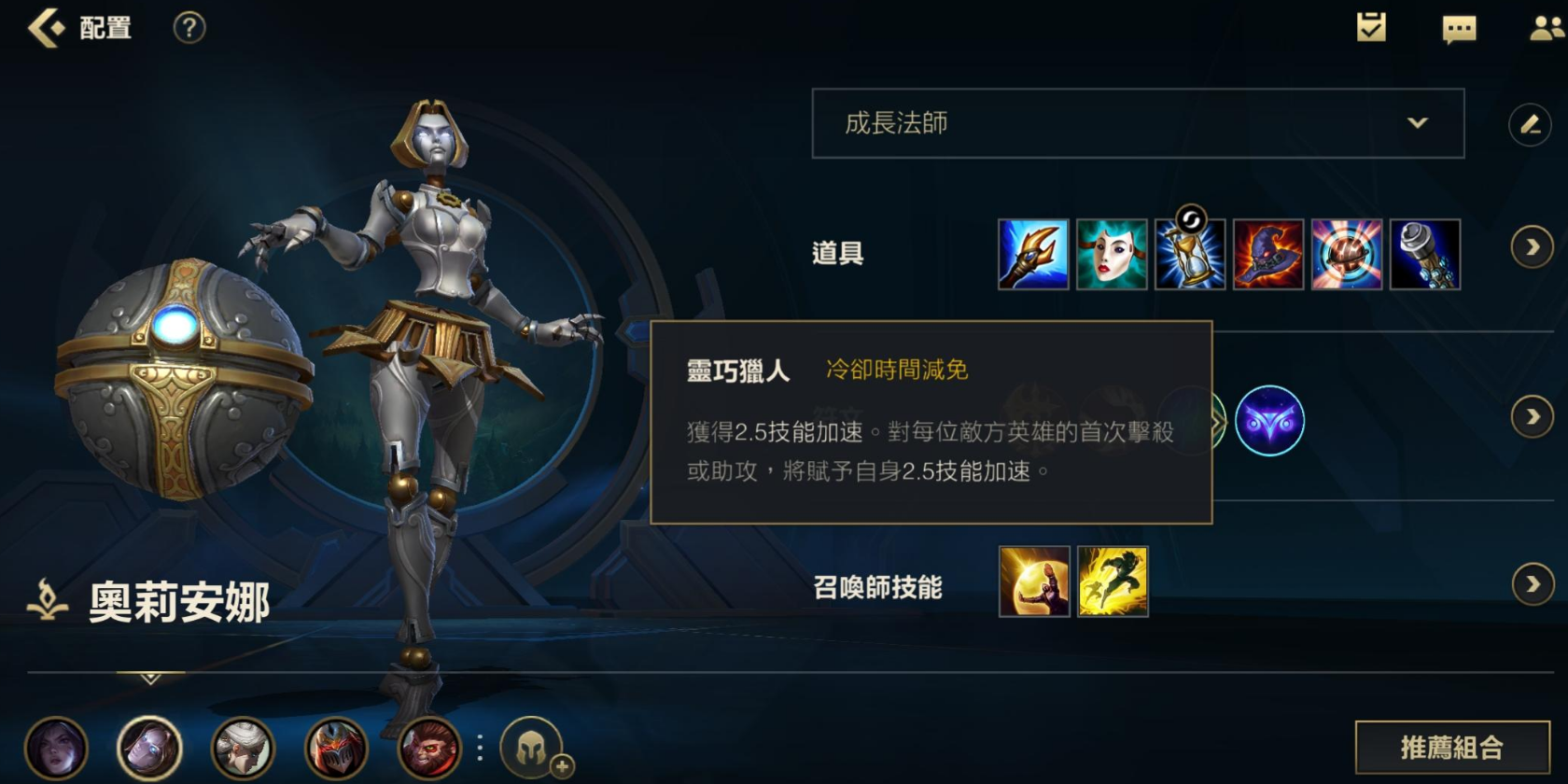Open the checklist icon in top bar
Viewport: 1568px width, 784px height.
(x=1369, y=29)
